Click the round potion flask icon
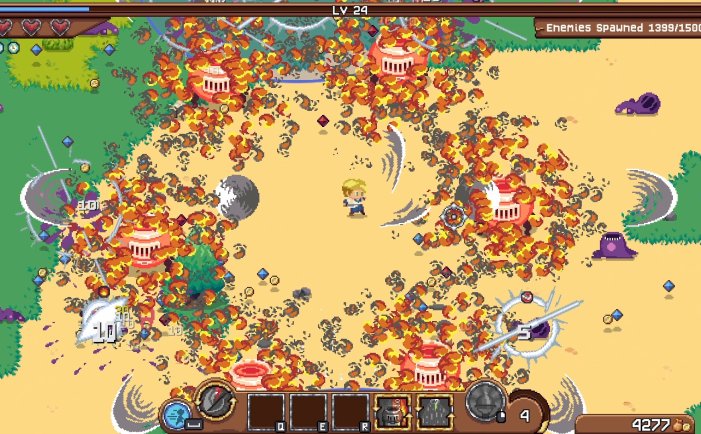Viewport: 701px width, 434px height. pos(486,404)
